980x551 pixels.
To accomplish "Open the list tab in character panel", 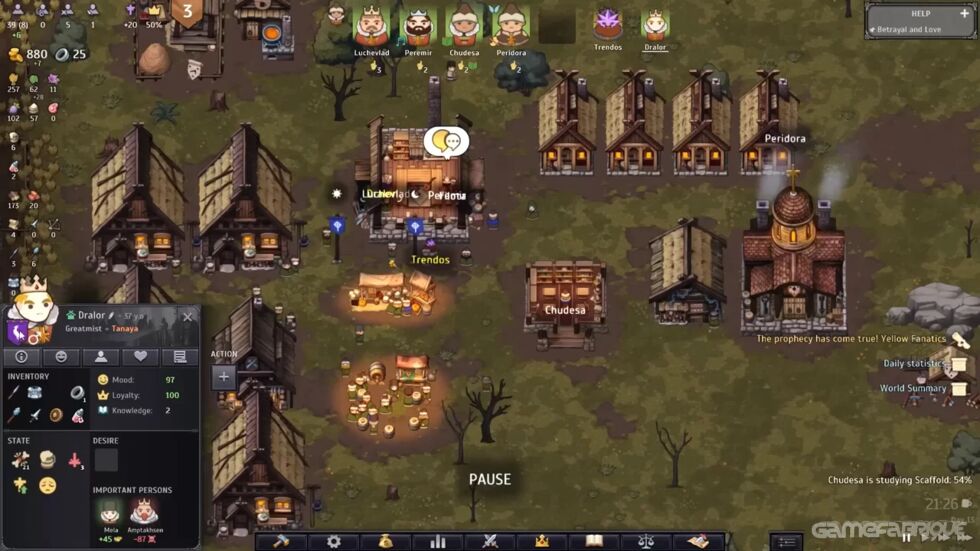I will click(x=180, y=357).
